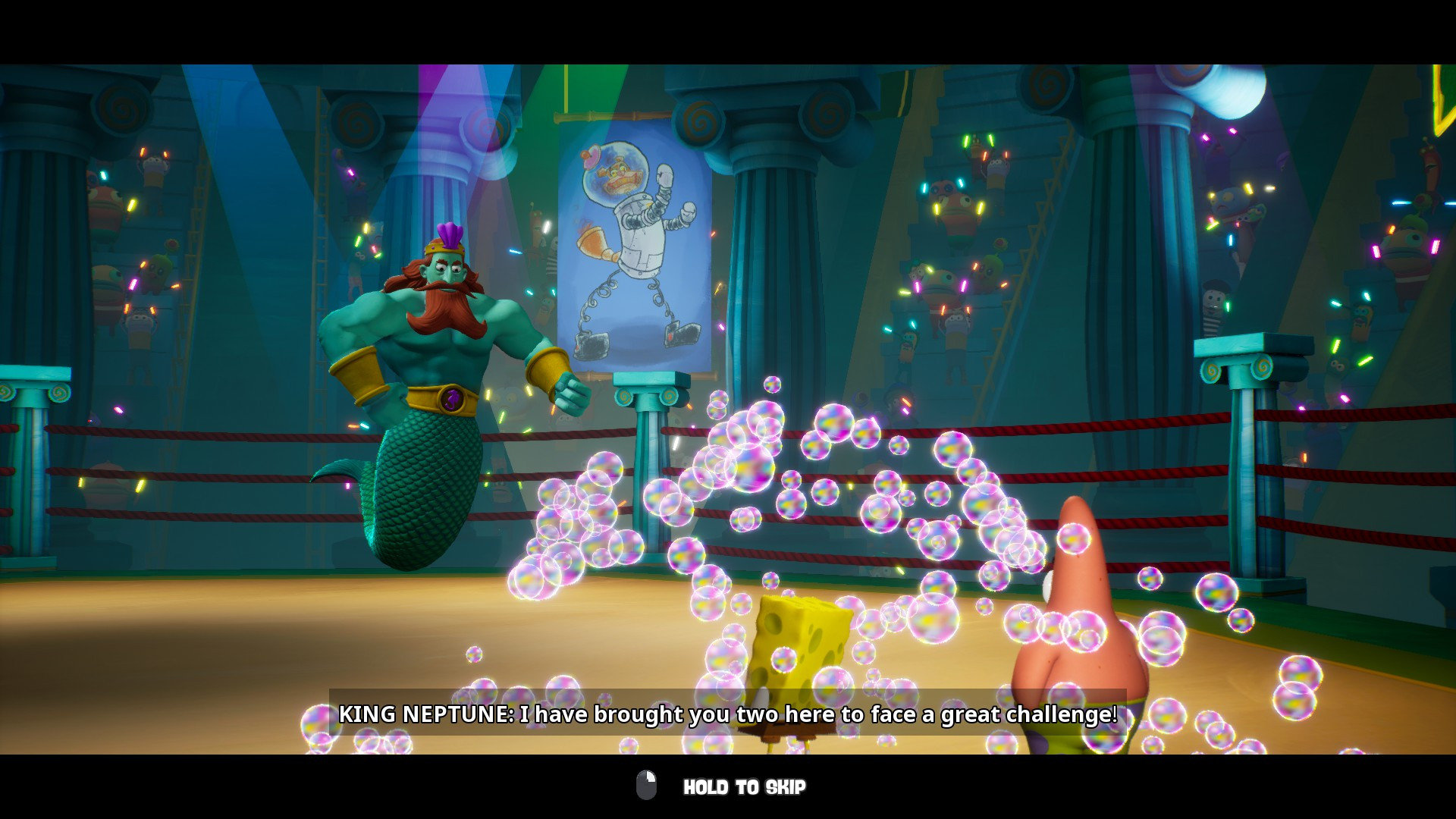
Task: Click King Neptune's trident belt buckle
Action: point(451,397)
